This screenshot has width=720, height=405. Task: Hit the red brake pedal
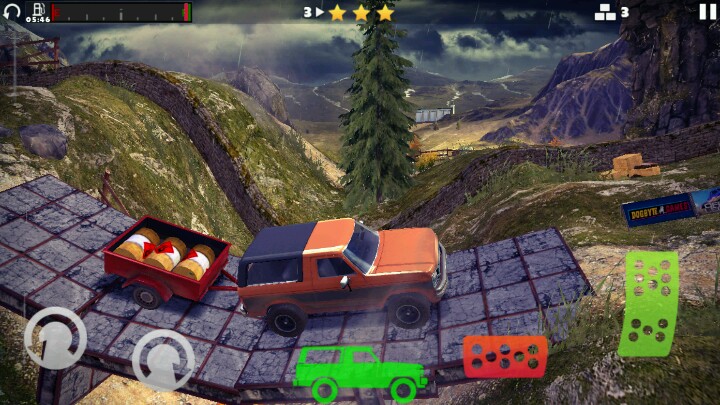click(x=504, y=356)
